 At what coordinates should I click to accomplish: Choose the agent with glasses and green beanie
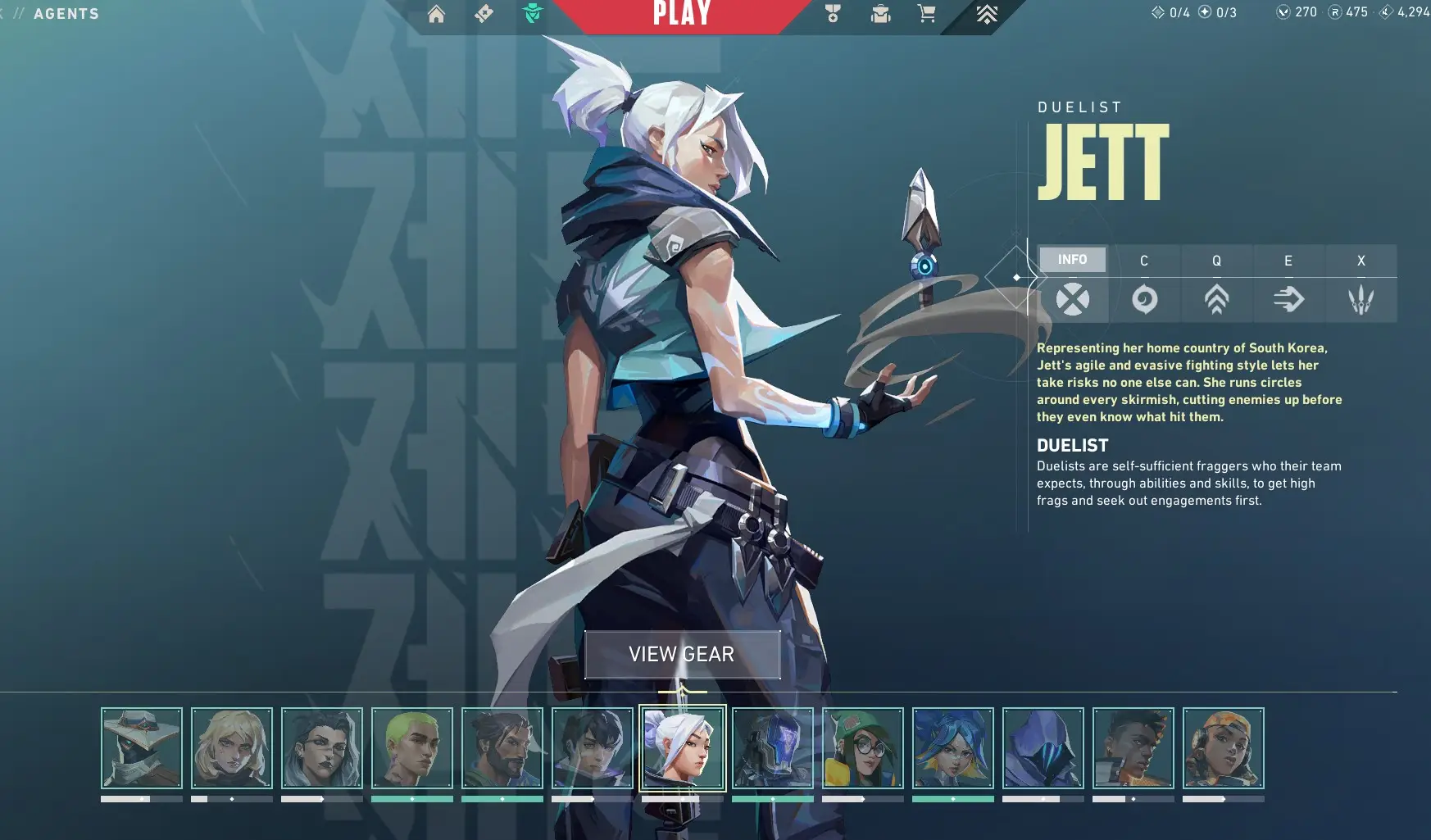pos(863,747)
